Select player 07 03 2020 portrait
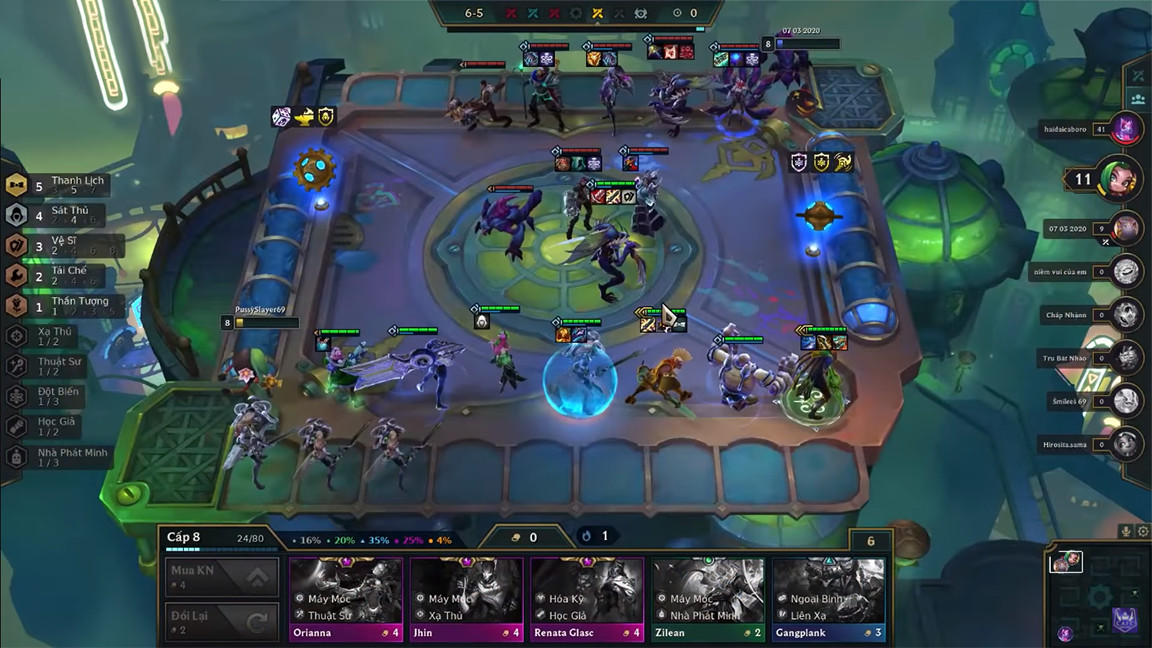The width and height of the screenshot is (1152, 648). point(1127,227)
